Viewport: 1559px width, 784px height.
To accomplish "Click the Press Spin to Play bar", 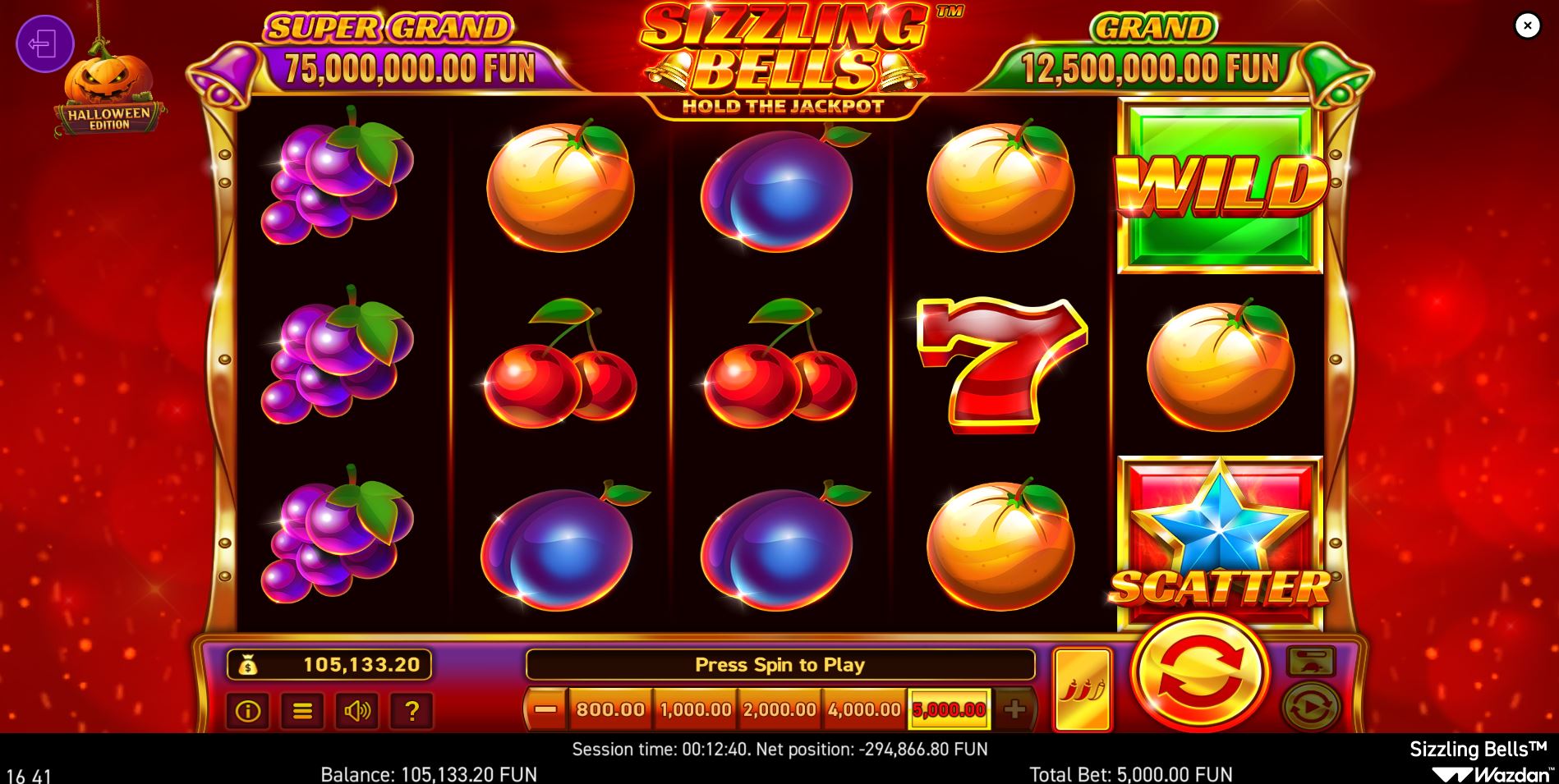I will pyautogui.click(x=781, y=666).
